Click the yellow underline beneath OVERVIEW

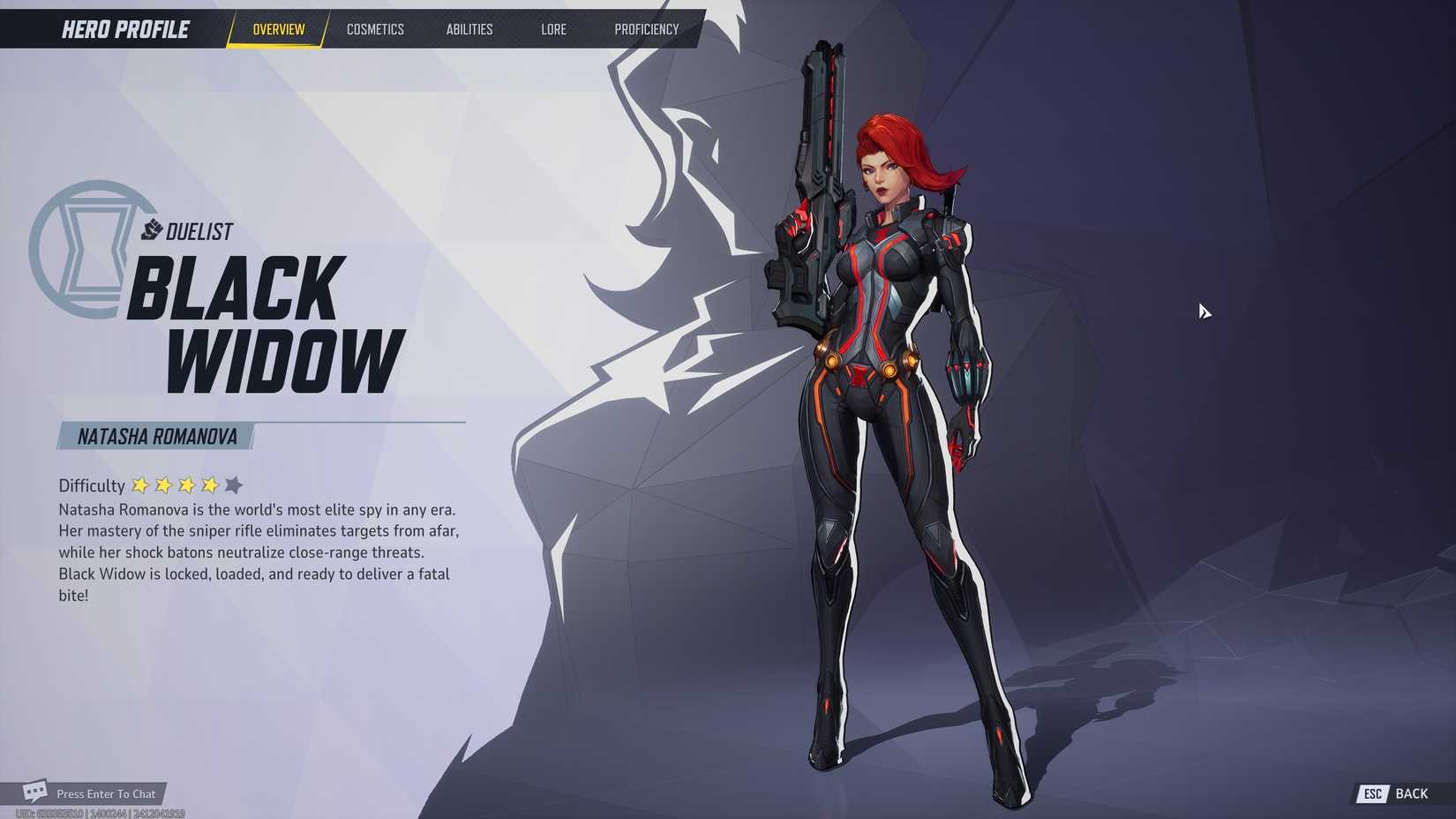pos(276,44)
